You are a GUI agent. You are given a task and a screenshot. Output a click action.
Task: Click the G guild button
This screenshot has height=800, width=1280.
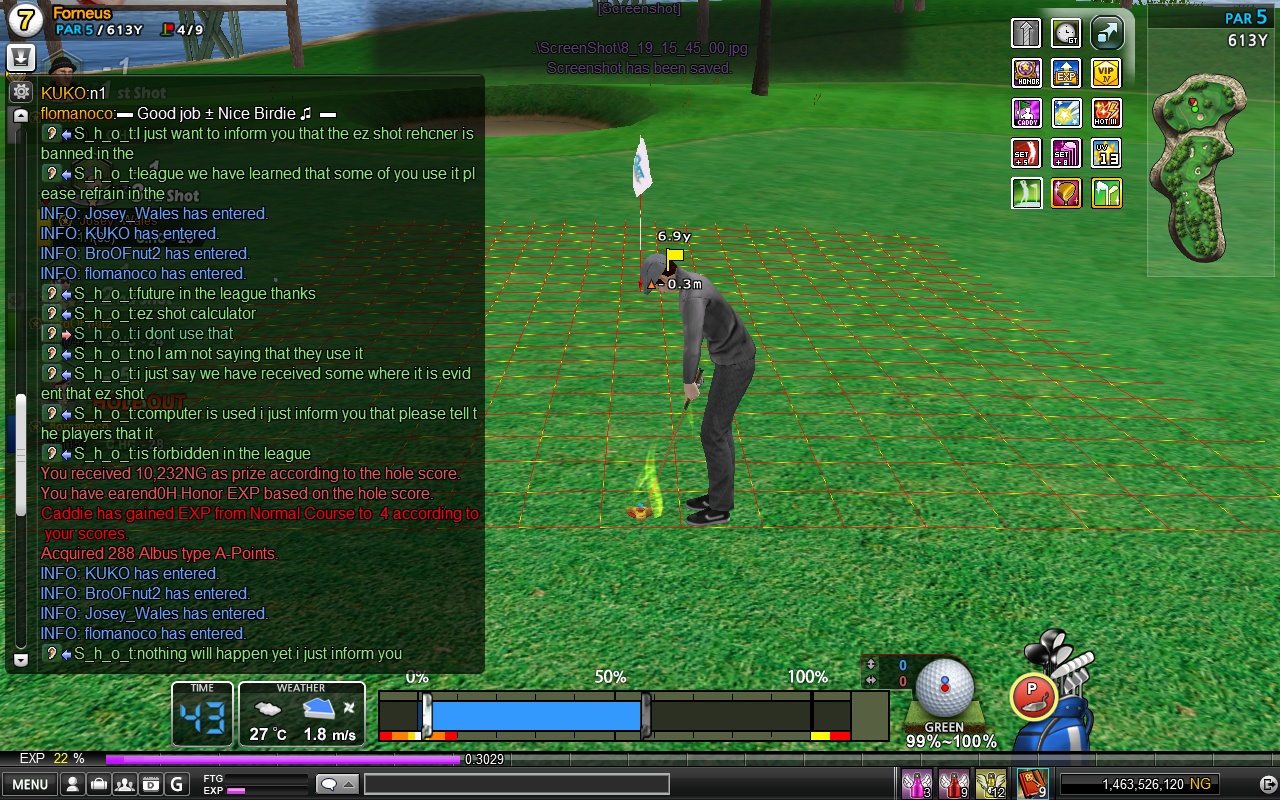(x=177, y=784)
